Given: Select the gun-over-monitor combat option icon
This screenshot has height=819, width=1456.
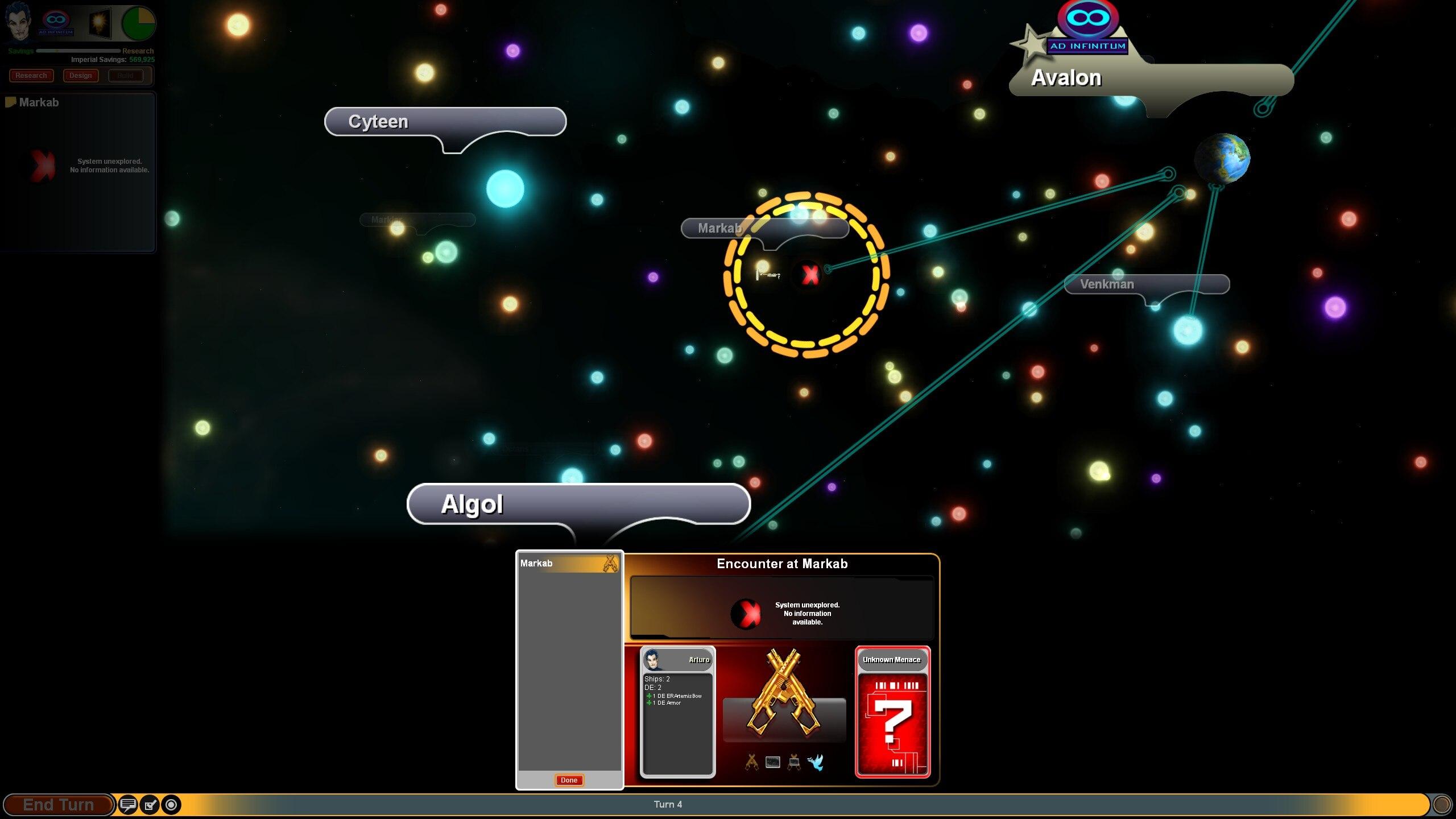Looking at the screenshot, I should click(794, 762).
